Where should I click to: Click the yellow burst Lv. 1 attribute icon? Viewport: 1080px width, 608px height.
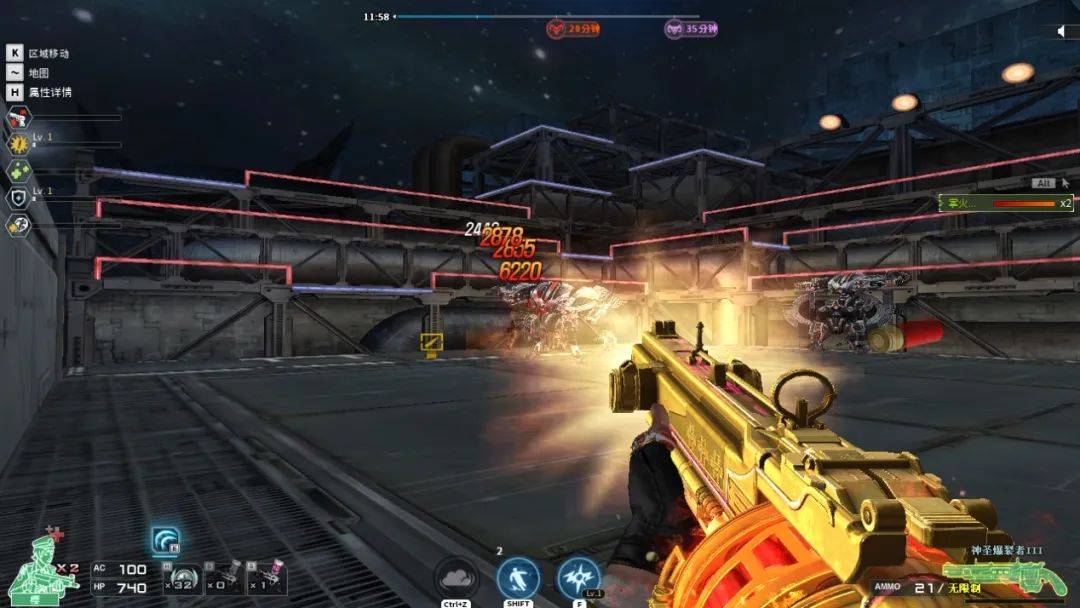coord(18,144)
